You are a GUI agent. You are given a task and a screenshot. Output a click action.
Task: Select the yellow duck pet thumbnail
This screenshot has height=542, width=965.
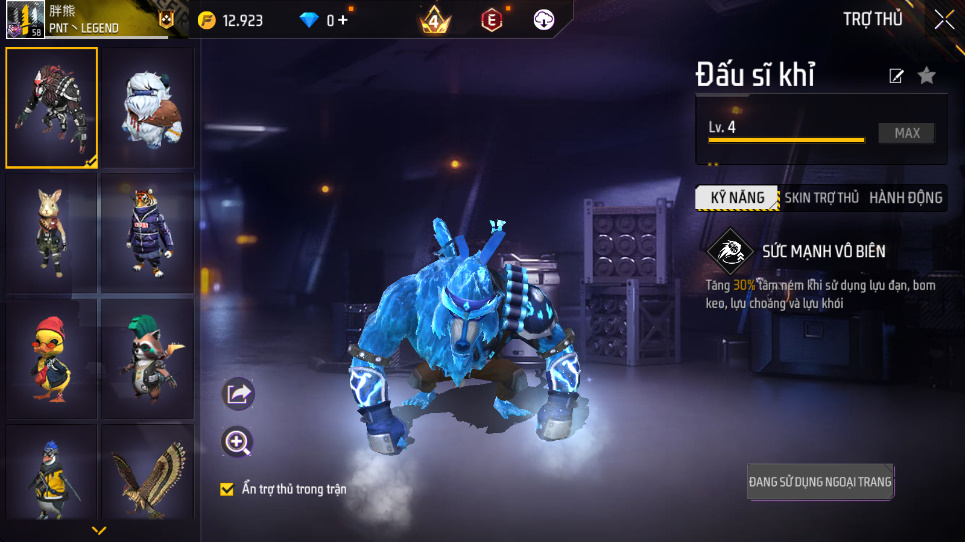click(x=52, y=357)
